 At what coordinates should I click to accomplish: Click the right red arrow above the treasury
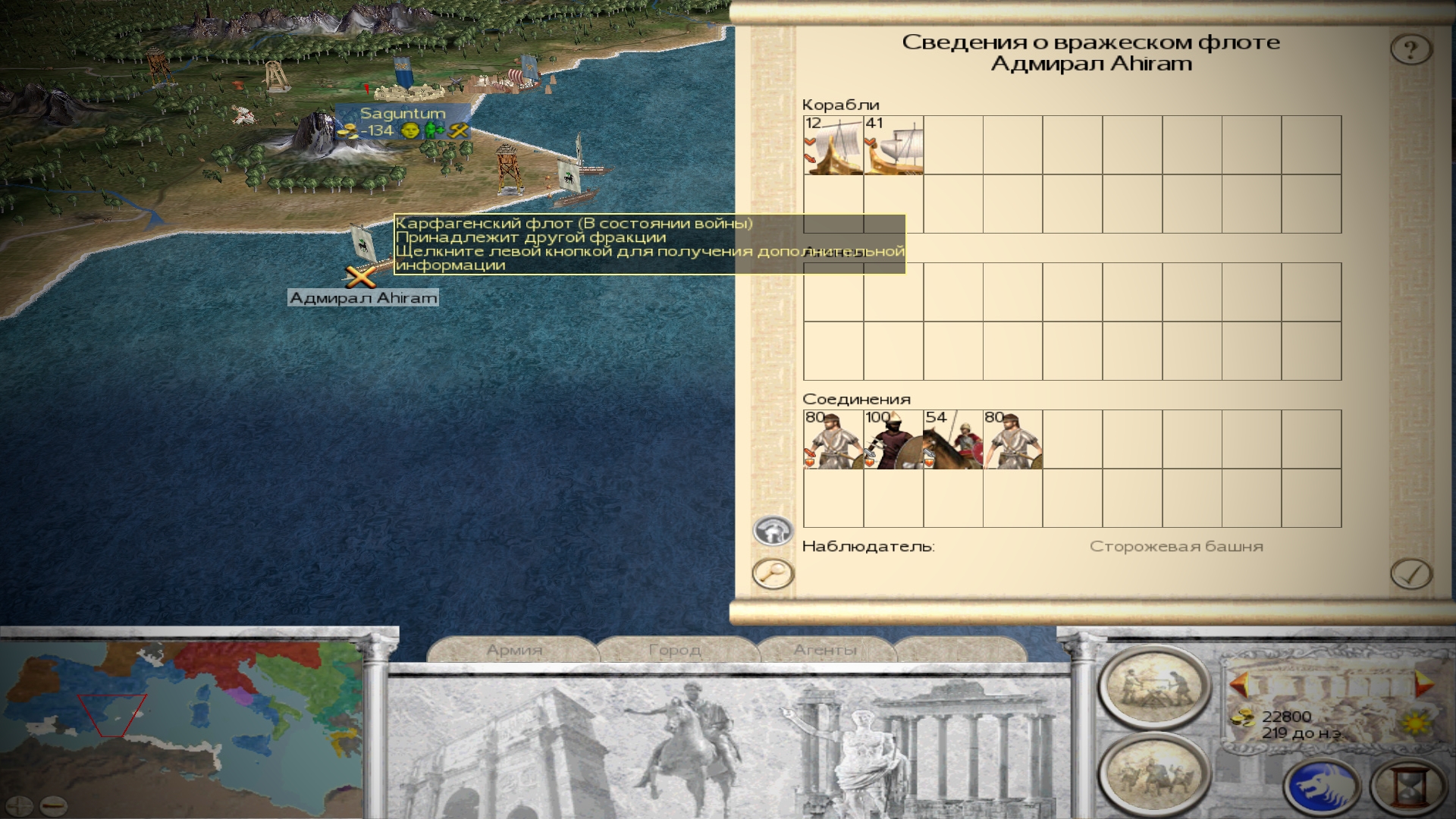pyautogui.click(x=1423, y=684)
